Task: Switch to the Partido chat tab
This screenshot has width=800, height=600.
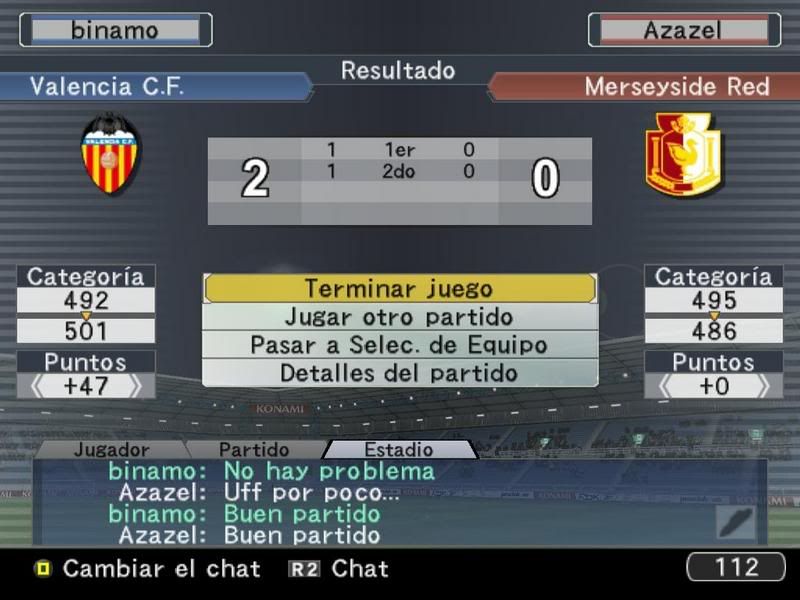Action: [254, 450]
